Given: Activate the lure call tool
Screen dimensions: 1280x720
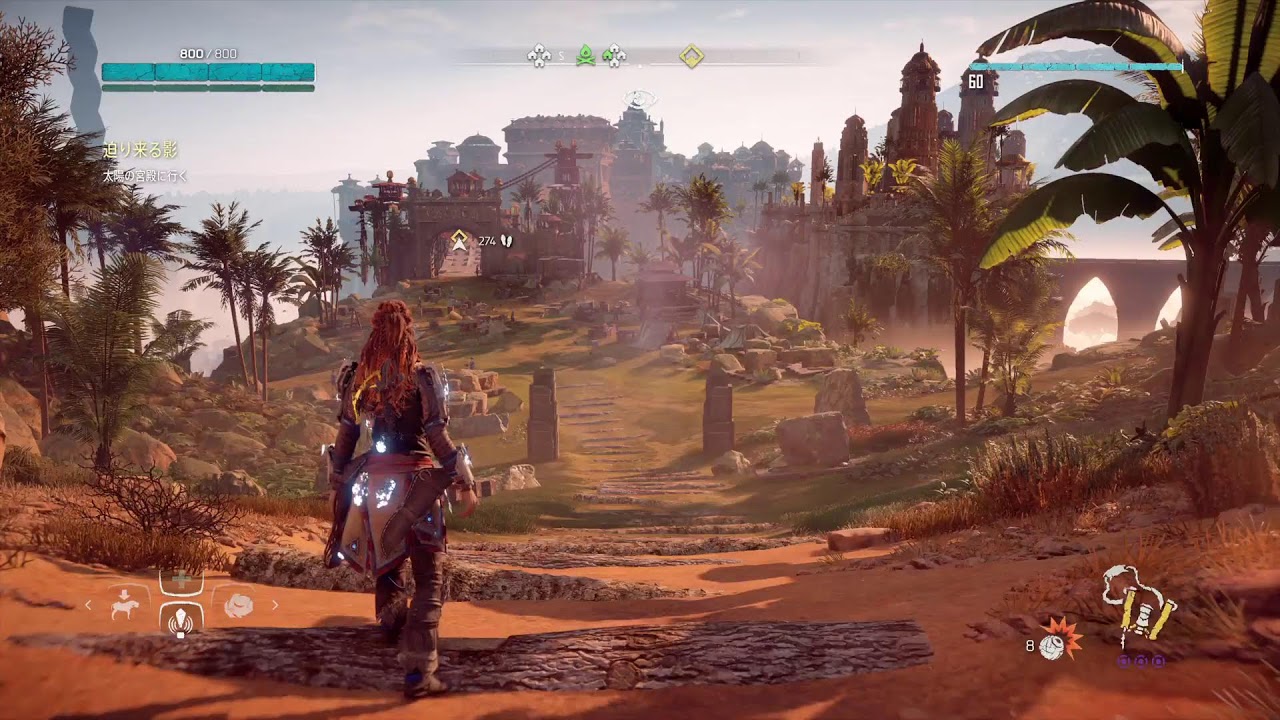Looking at the screenshot, I should click(181, 620).
